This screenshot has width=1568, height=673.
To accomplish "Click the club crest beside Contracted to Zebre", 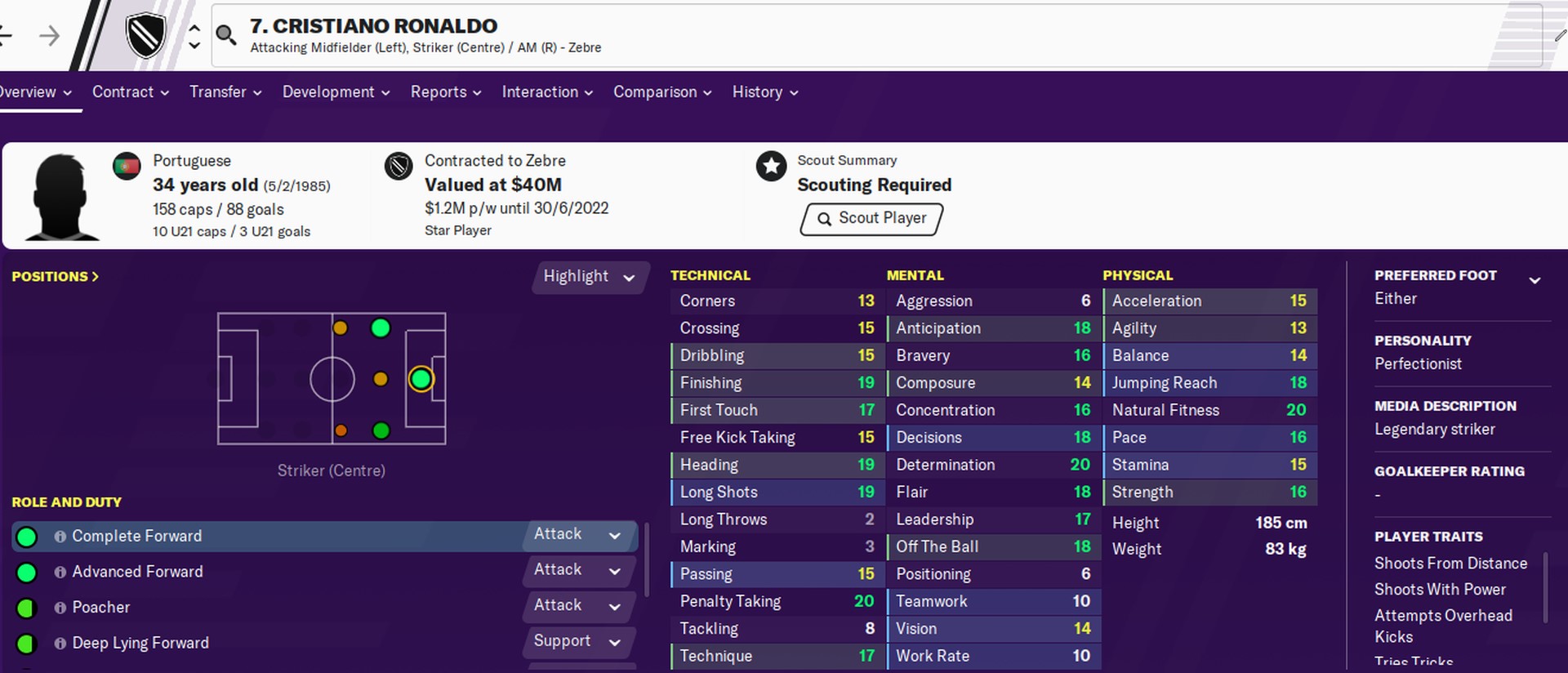I will (x=398, y=165).
